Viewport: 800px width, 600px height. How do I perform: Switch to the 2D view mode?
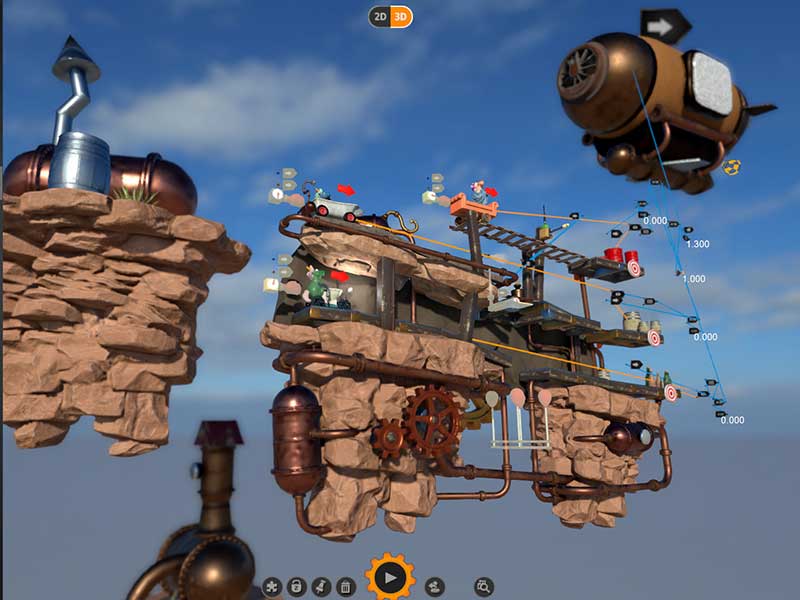380,17
